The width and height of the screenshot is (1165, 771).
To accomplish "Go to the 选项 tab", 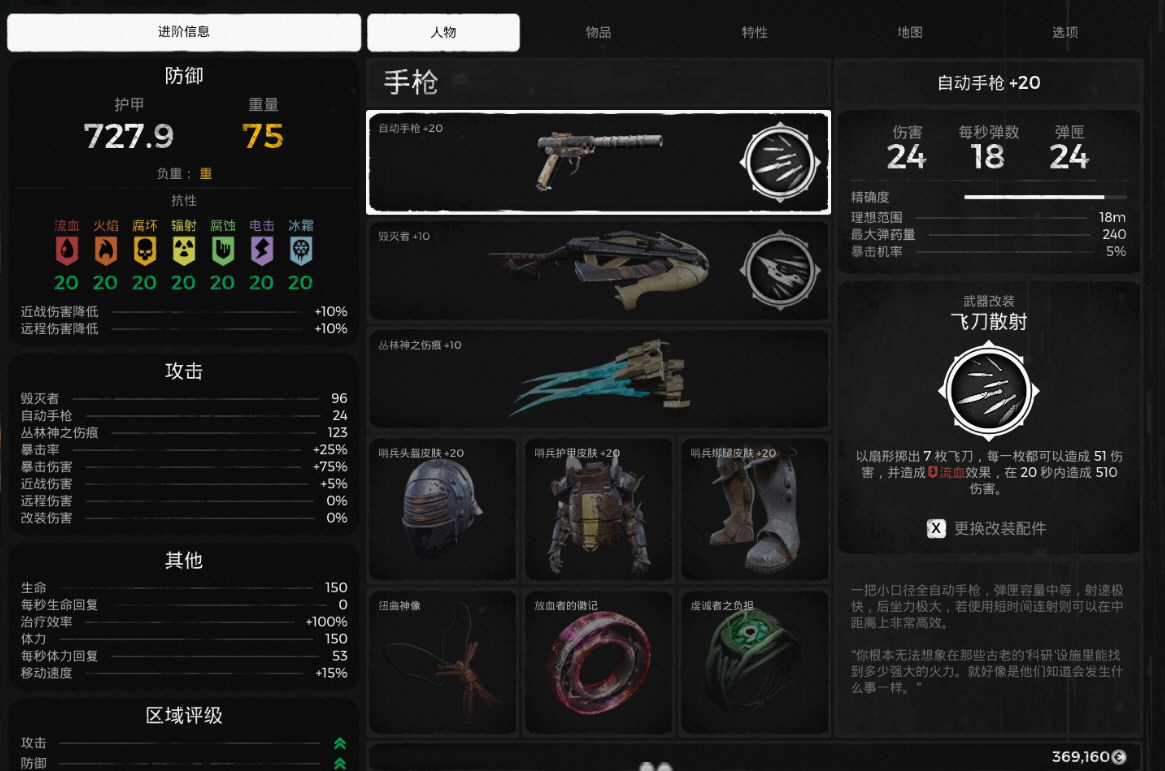I will [1064, 32].
